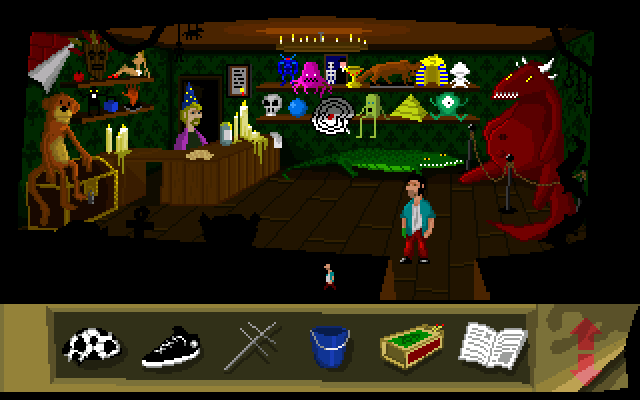The width and height of the screenshot is (640, 400).
Task: Select the black-and-white soccer ball item
Action: coord(92,346)
